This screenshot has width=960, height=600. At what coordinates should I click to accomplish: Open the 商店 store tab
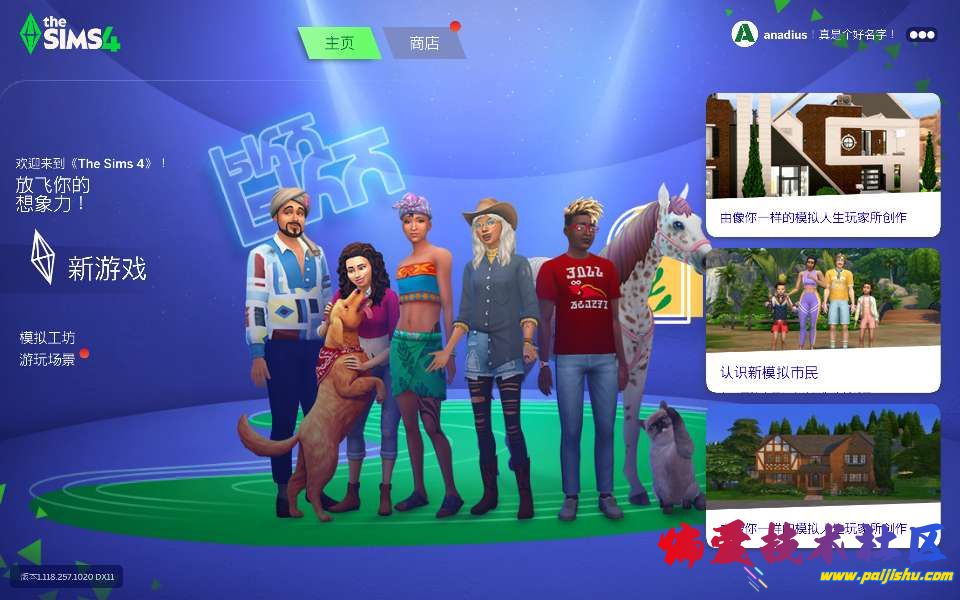[424, 43]
